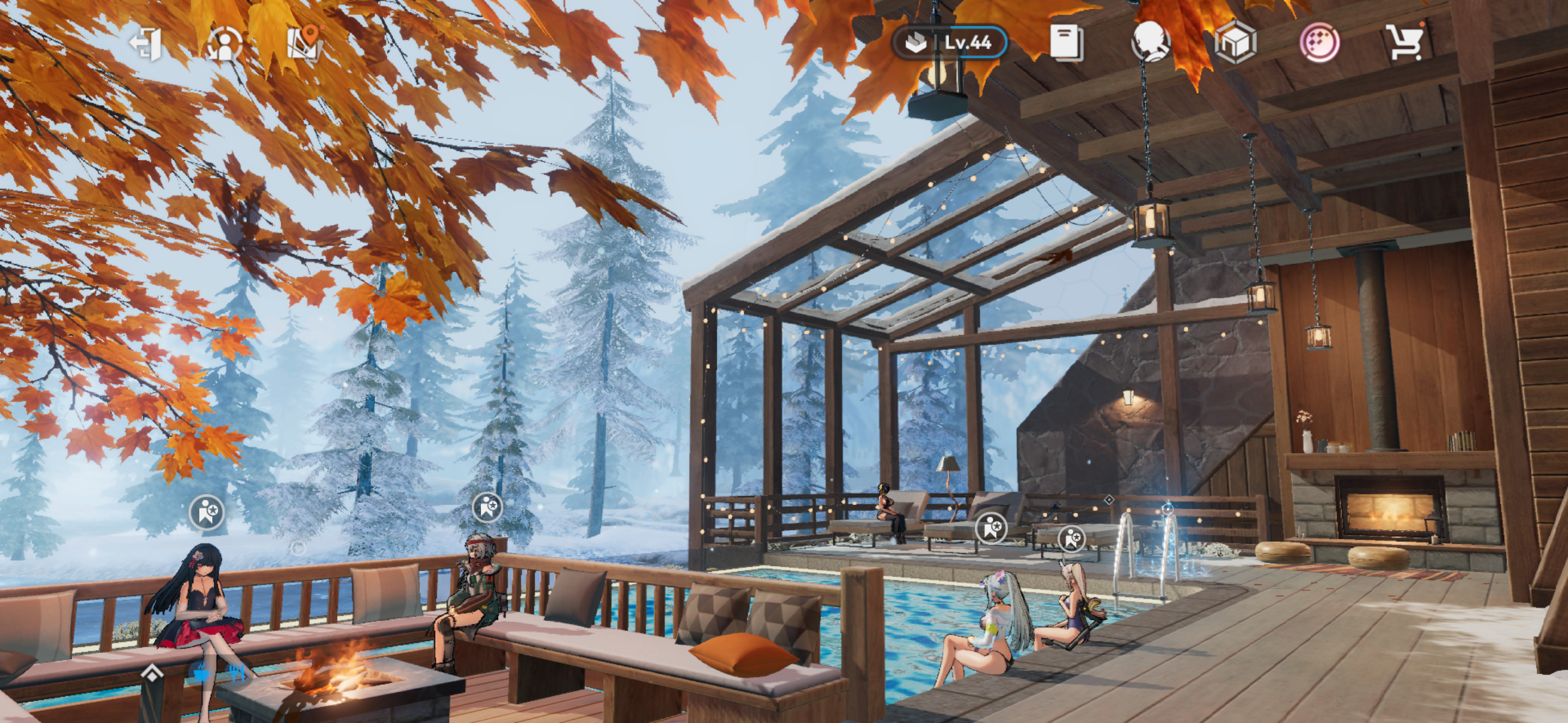Select the blue coffee cup icon
1568x723 pixels.
[201, 673]
